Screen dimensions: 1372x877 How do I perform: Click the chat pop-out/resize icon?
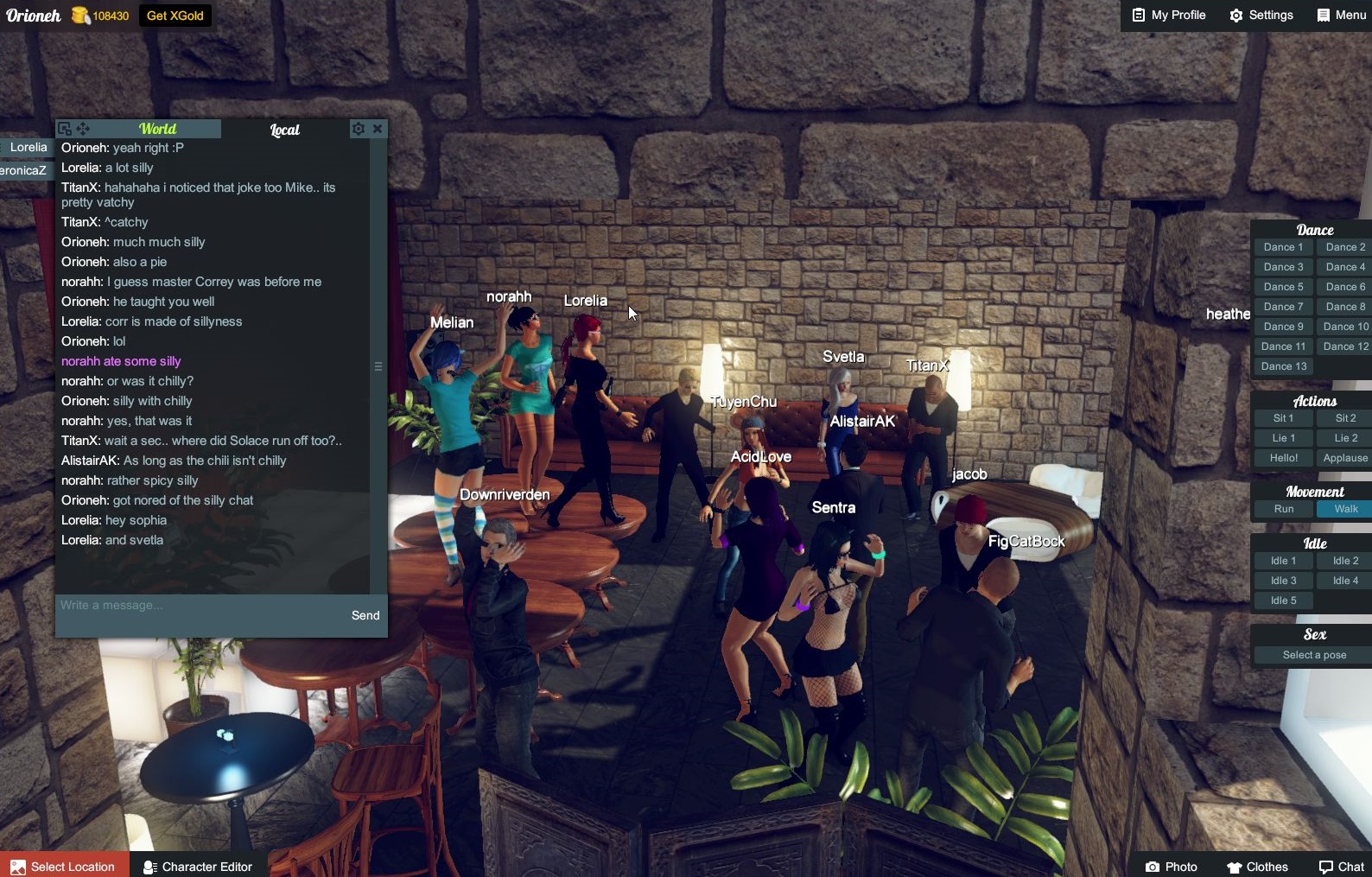66,128
